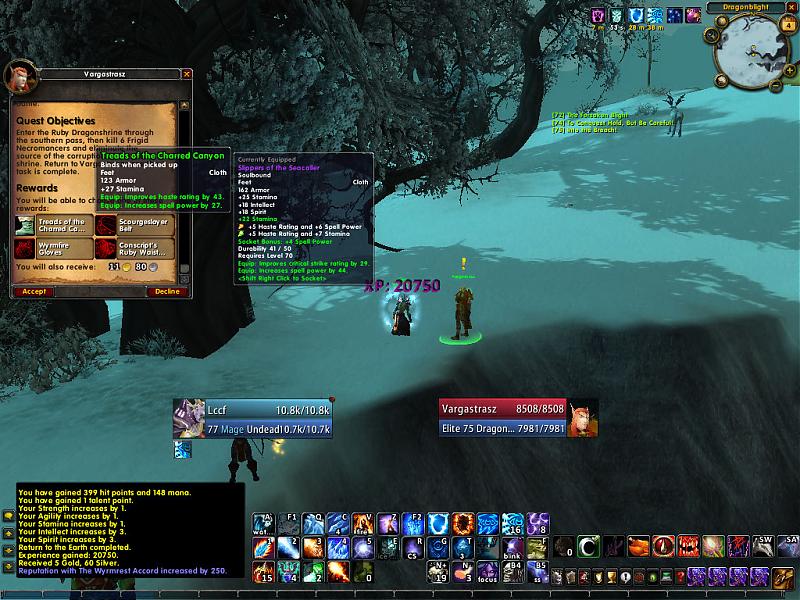Close the Dragonblight minimap with the X

(792, 7)
